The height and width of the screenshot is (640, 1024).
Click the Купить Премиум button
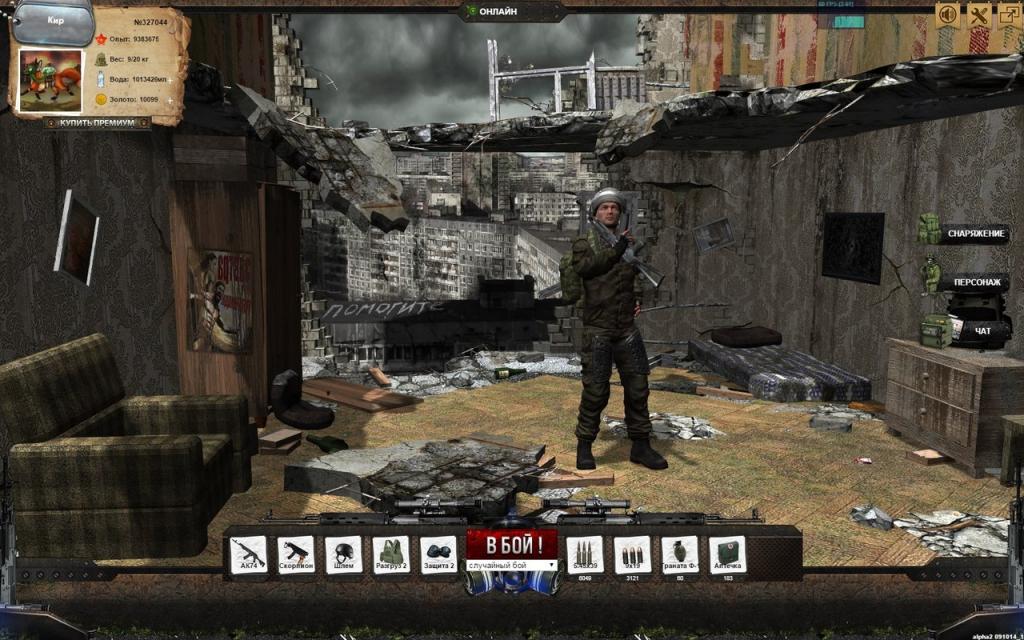[97, 123]
